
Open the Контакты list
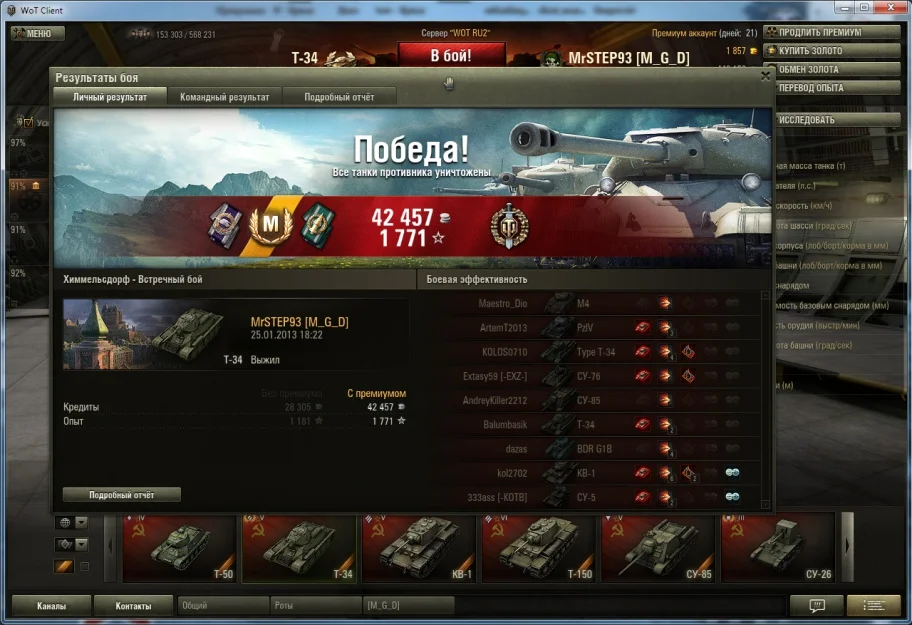133,606
